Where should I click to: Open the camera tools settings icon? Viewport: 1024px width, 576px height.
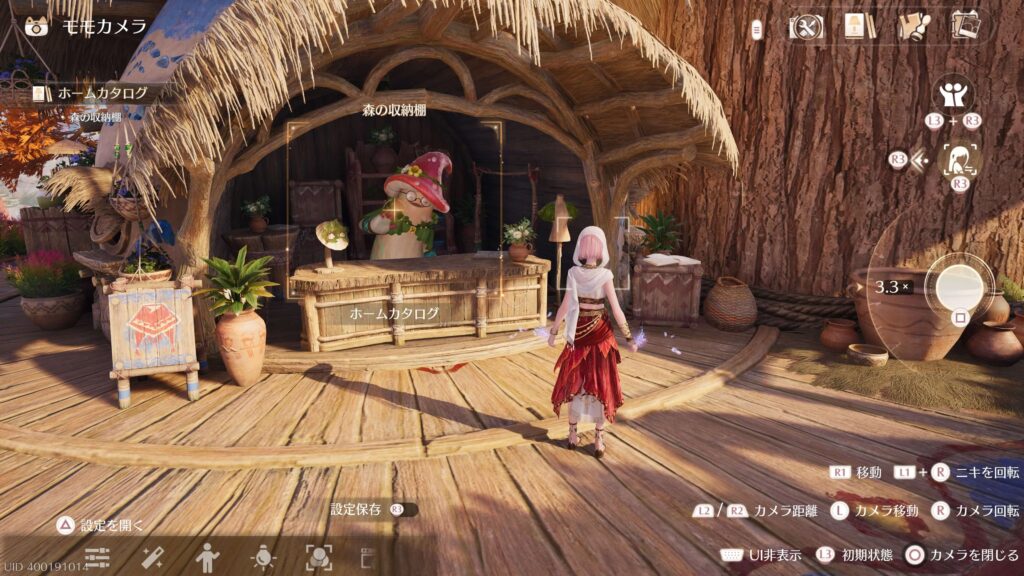click(x=805, y=27)
